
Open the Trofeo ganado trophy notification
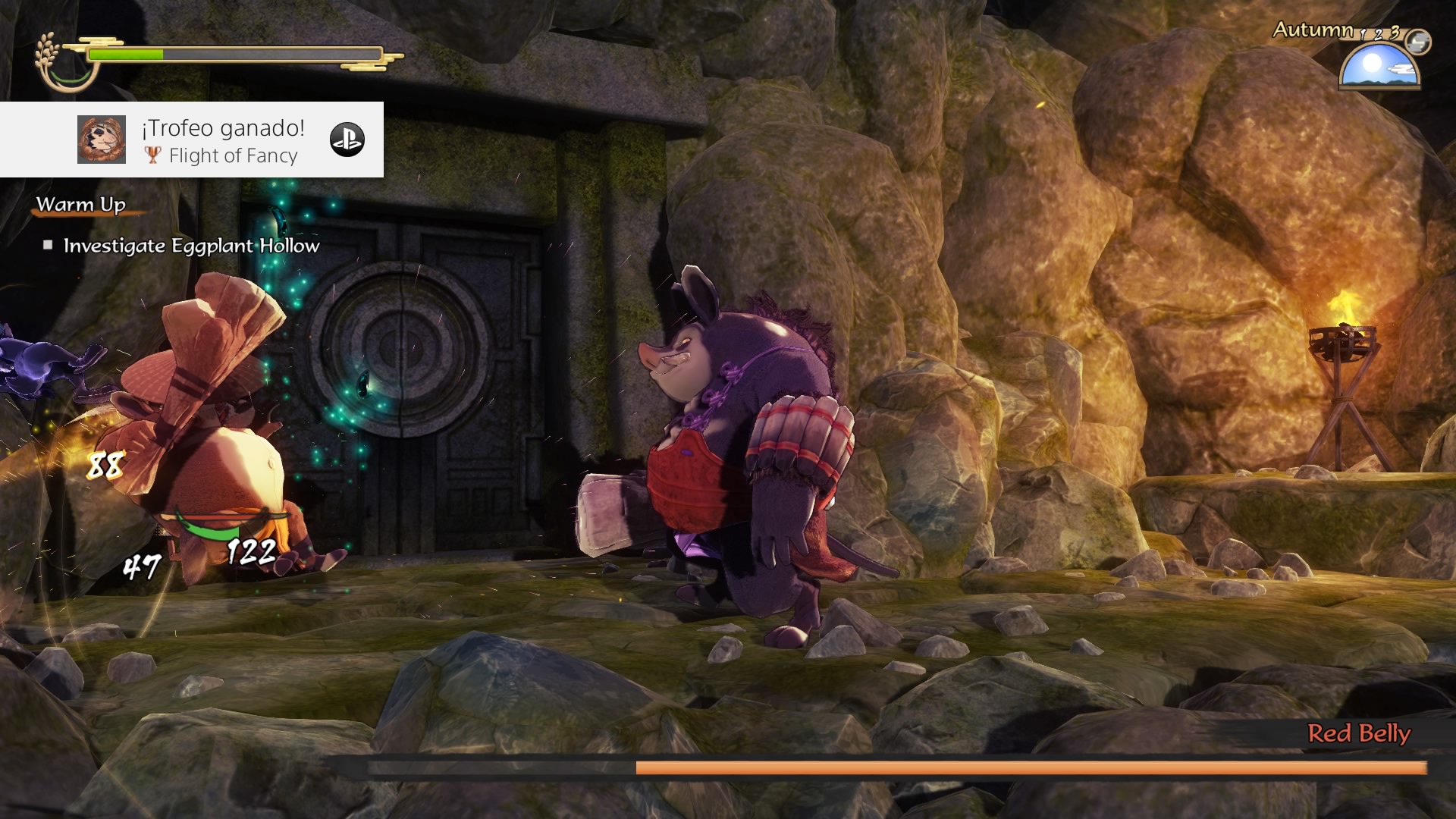tap(223, 129)
